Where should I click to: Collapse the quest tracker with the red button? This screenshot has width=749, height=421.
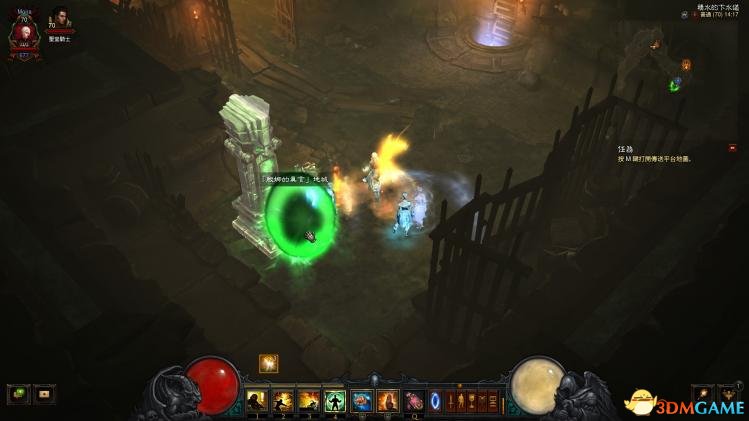pos(732,148)
